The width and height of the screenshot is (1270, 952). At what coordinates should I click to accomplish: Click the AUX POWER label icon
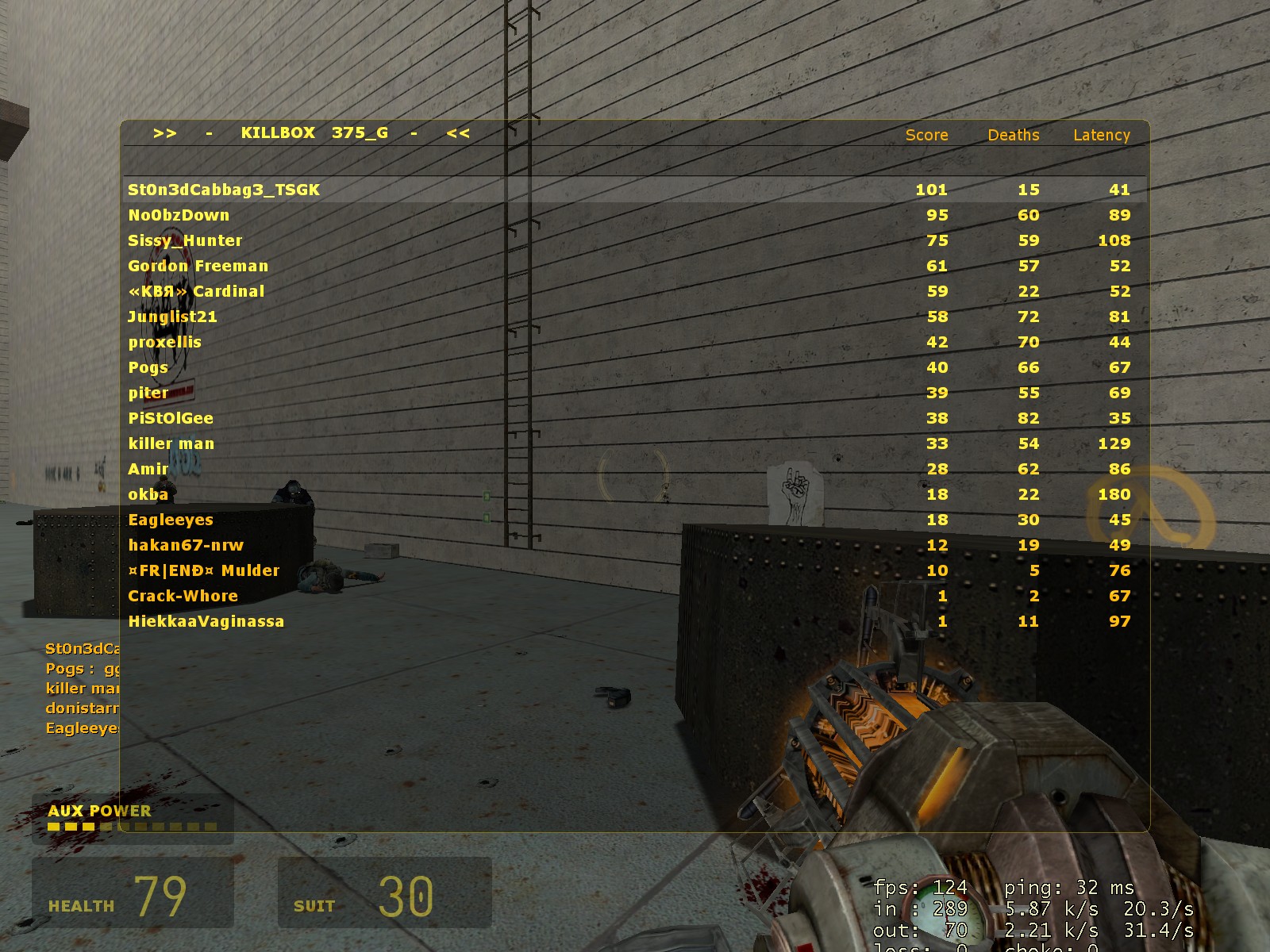point(99,811)
